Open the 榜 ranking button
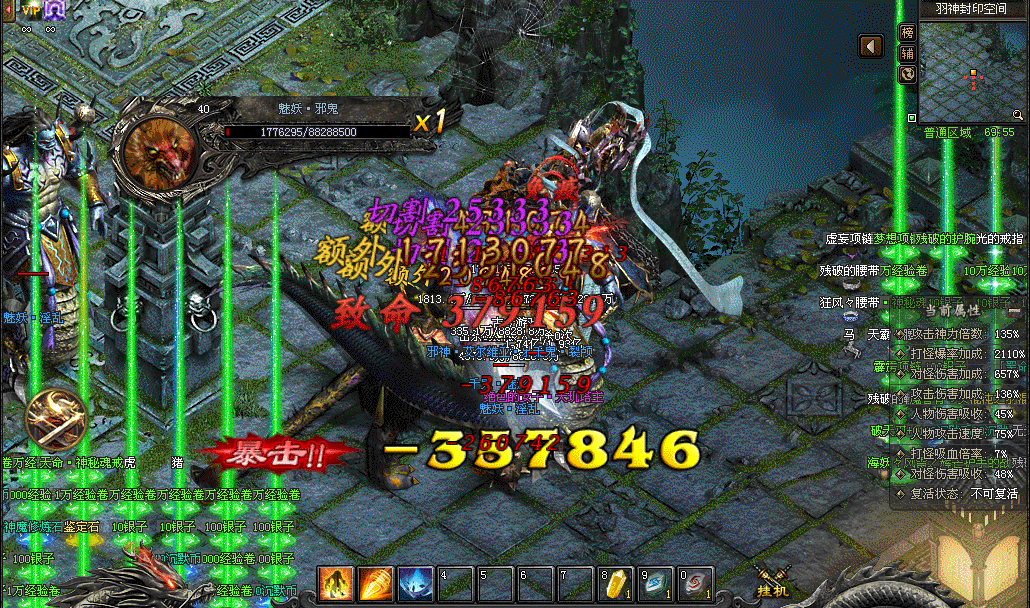The height and width of the screenshot is (608, 1030). tap(908, 33)
